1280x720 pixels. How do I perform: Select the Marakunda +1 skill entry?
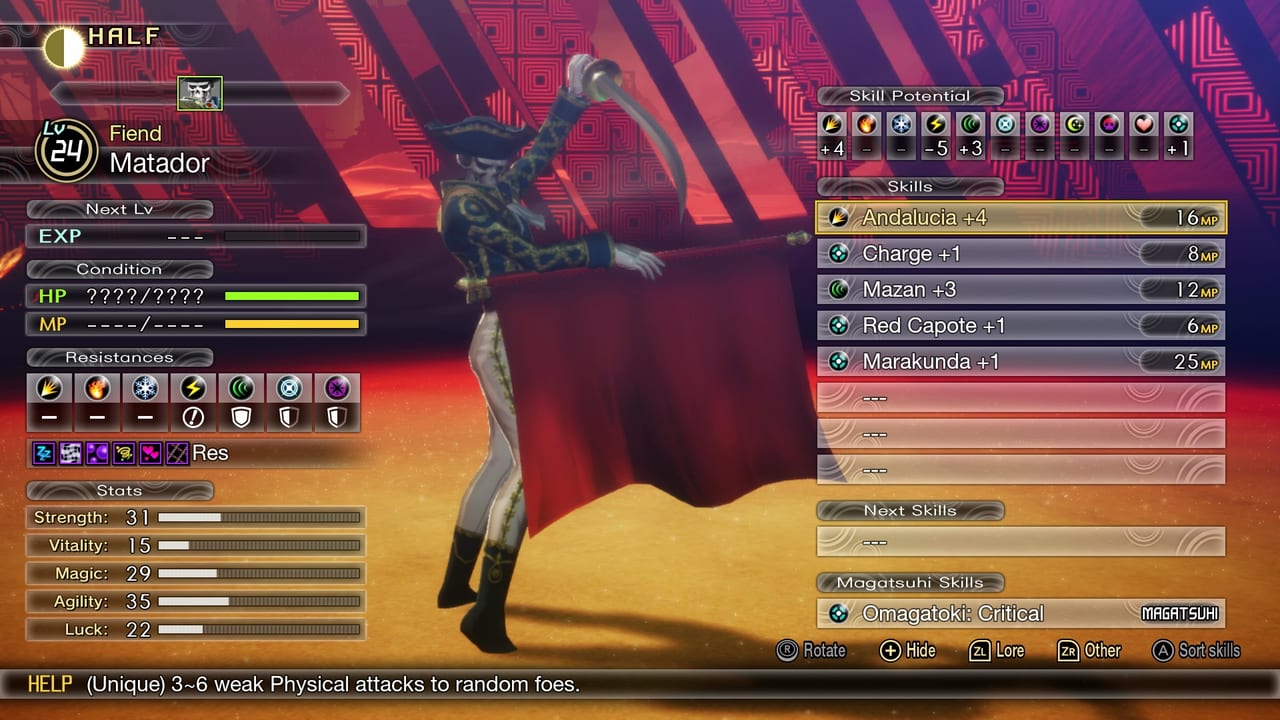tap(1020, 361)
